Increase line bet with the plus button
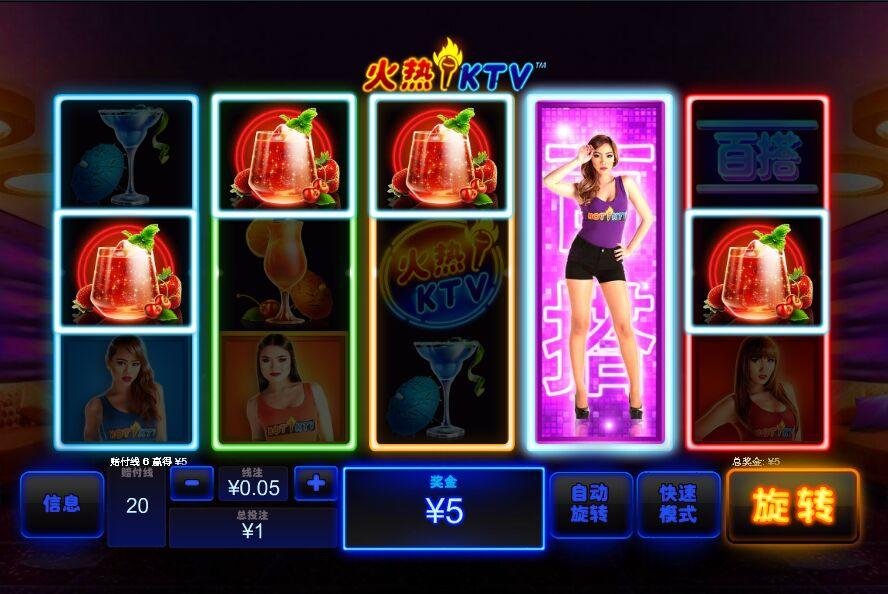 click(316, 484)
